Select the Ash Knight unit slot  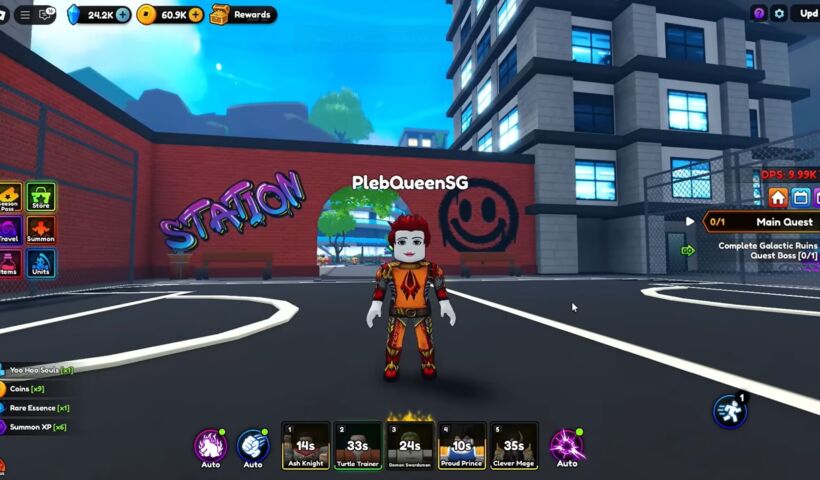(x=306, y=445)
